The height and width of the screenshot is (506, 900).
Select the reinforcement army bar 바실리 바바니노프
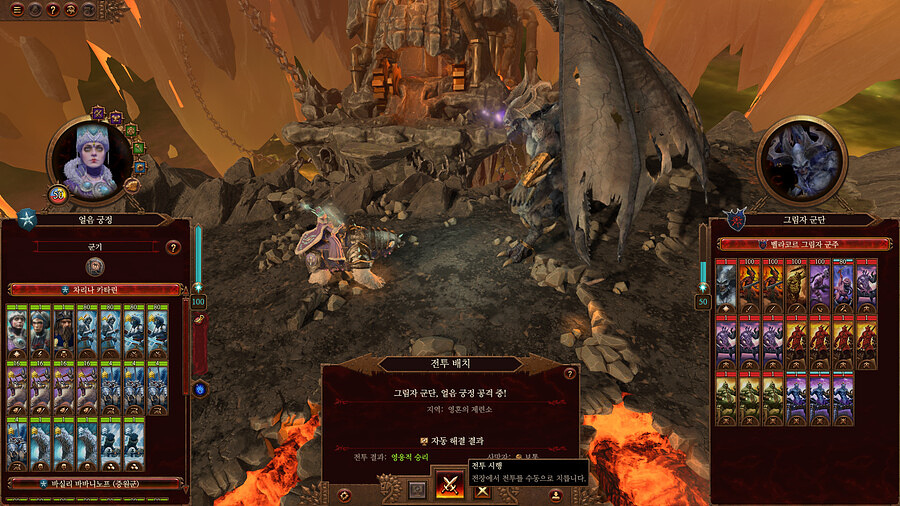(x=94, y=483)
